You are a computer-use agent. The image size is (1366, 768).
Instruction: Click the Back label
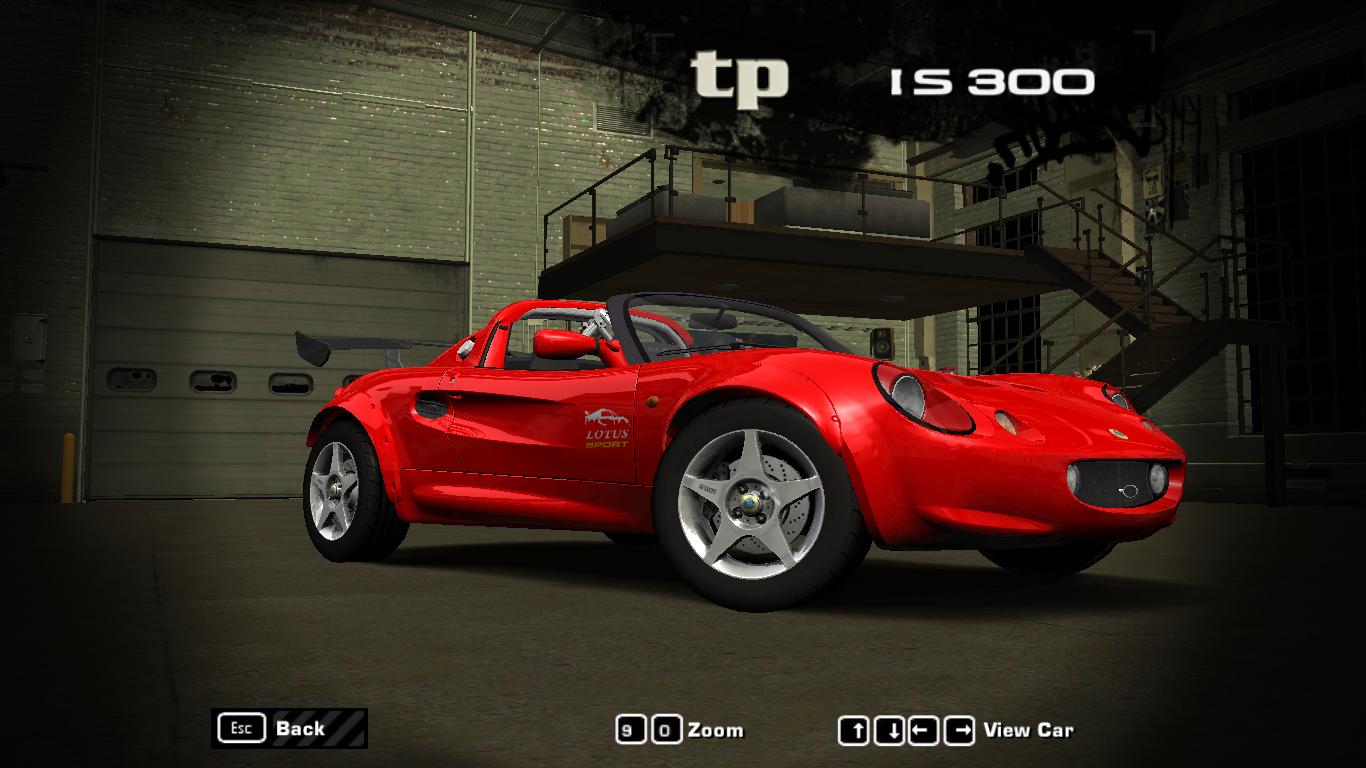(x=301, y=729)
